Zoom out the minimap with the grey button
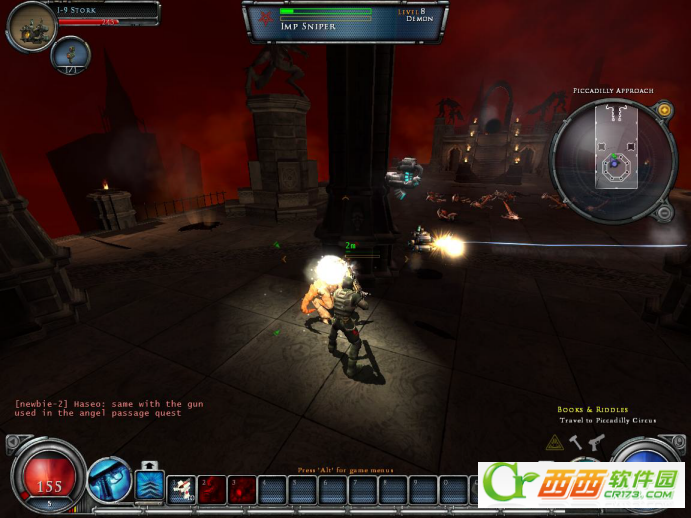This screenshot has width=691, height=518. (660, 212)
